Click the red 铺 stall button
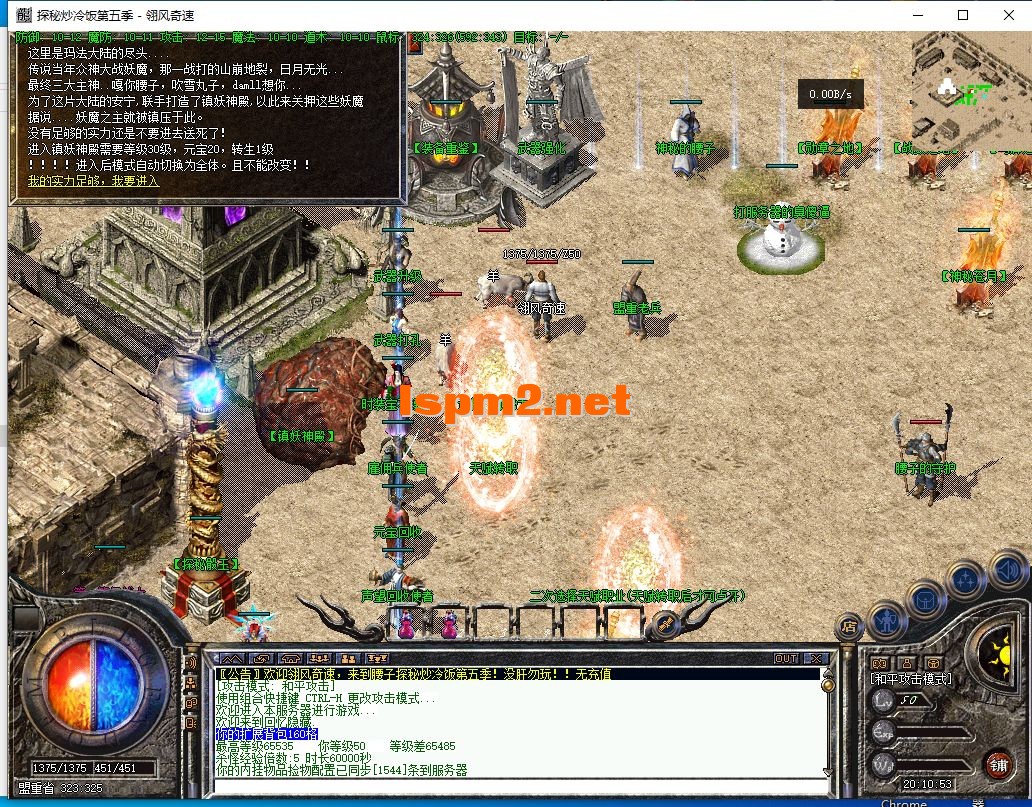Screen dimensions: 1032x807 (x=998, y=765)
